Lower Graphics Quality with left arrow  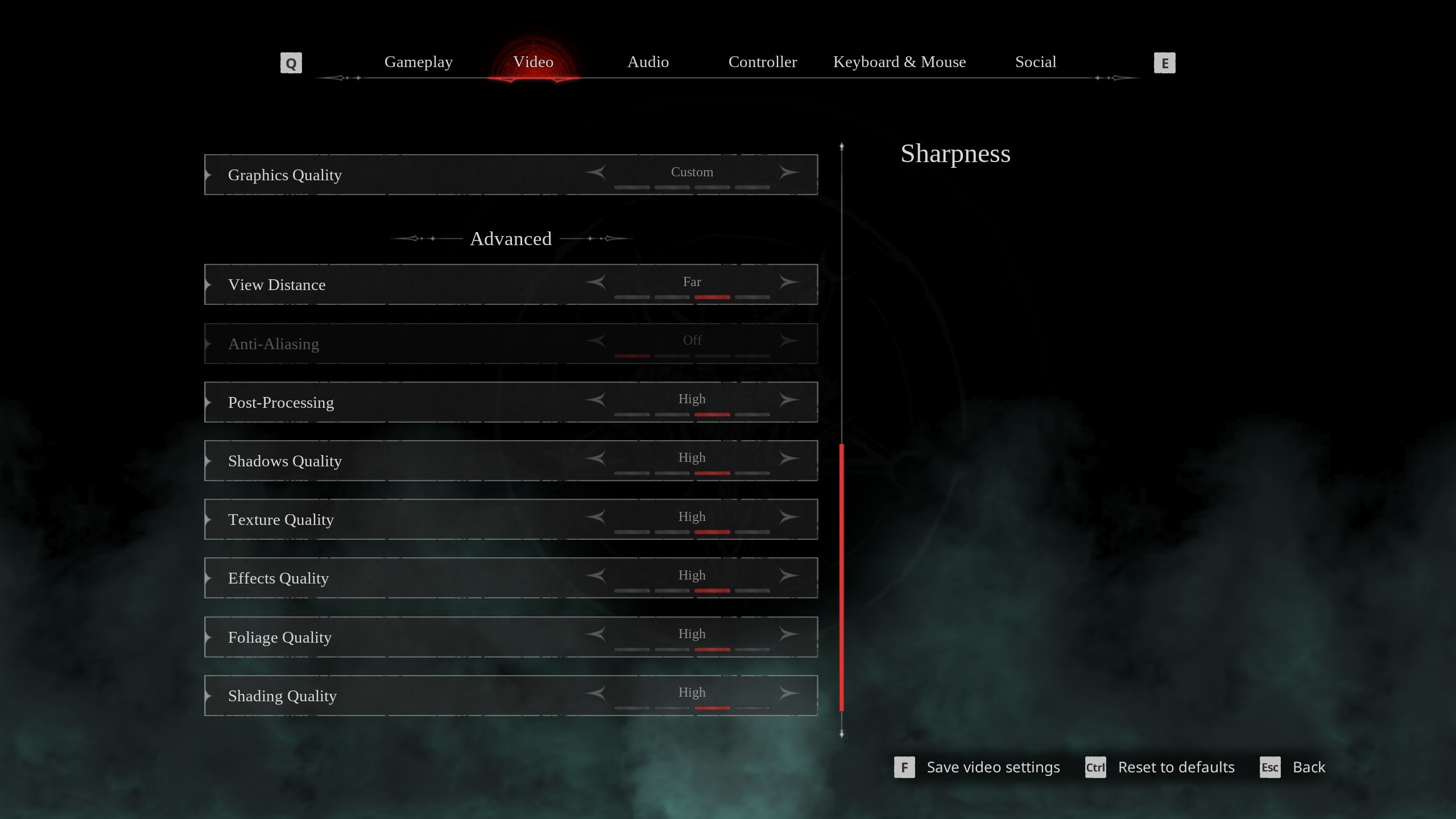coord(595,172)
